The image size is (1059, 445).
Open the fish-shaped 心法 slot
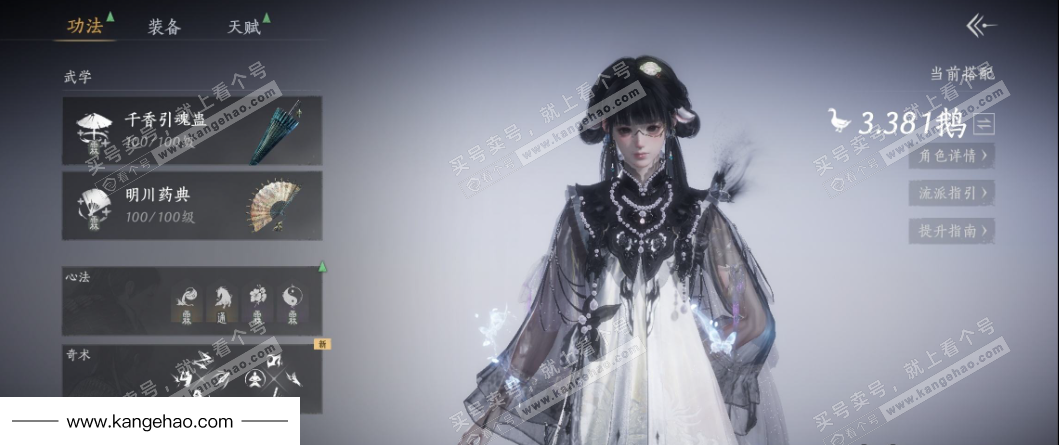(x=186, y=300)
